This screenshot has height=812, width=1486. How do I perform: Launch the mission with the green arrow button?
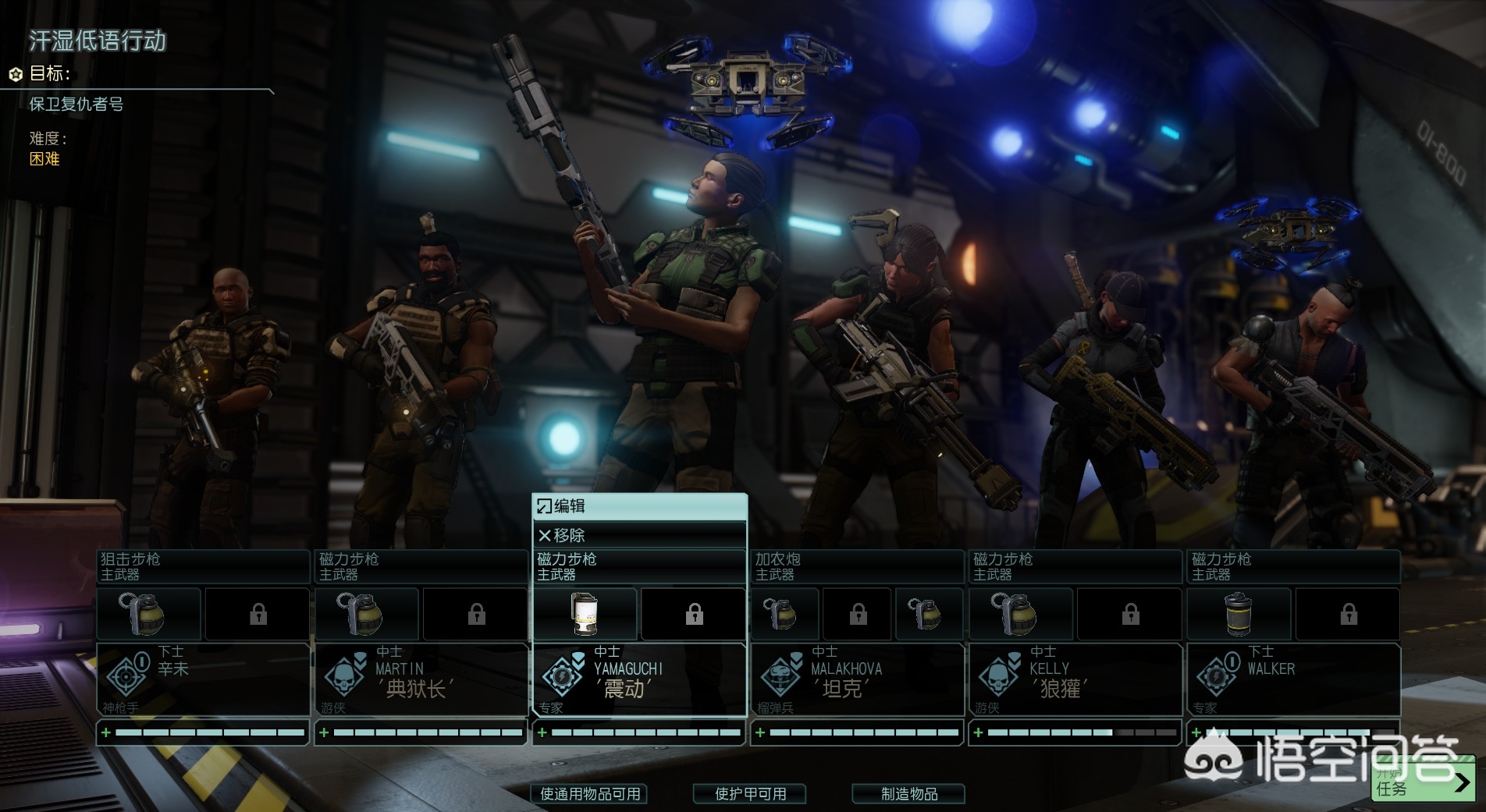pyautogui.click(x=1424, y=782)
